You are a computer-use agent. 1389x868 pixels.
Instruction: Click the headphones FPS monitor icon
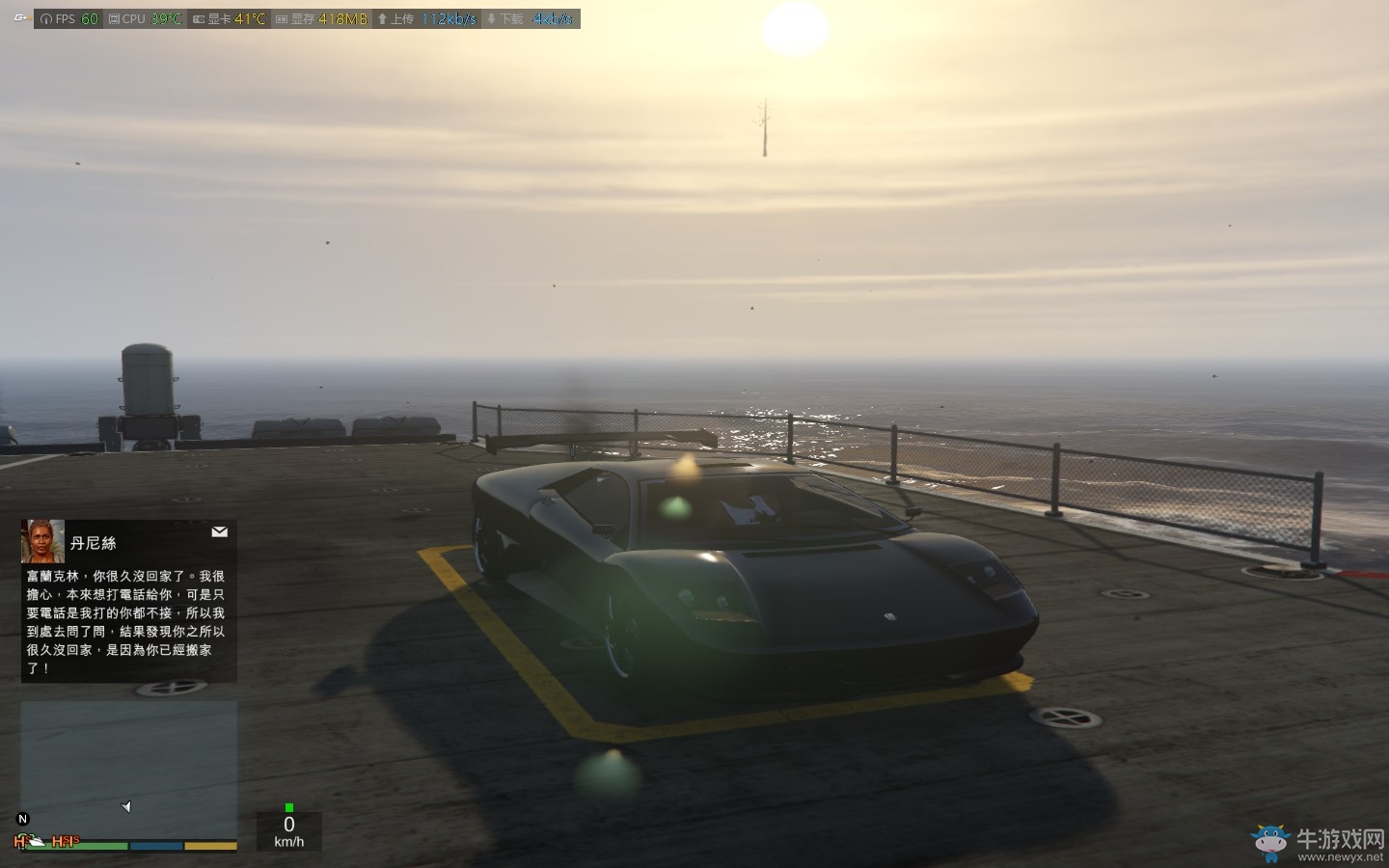coord(46,17)
